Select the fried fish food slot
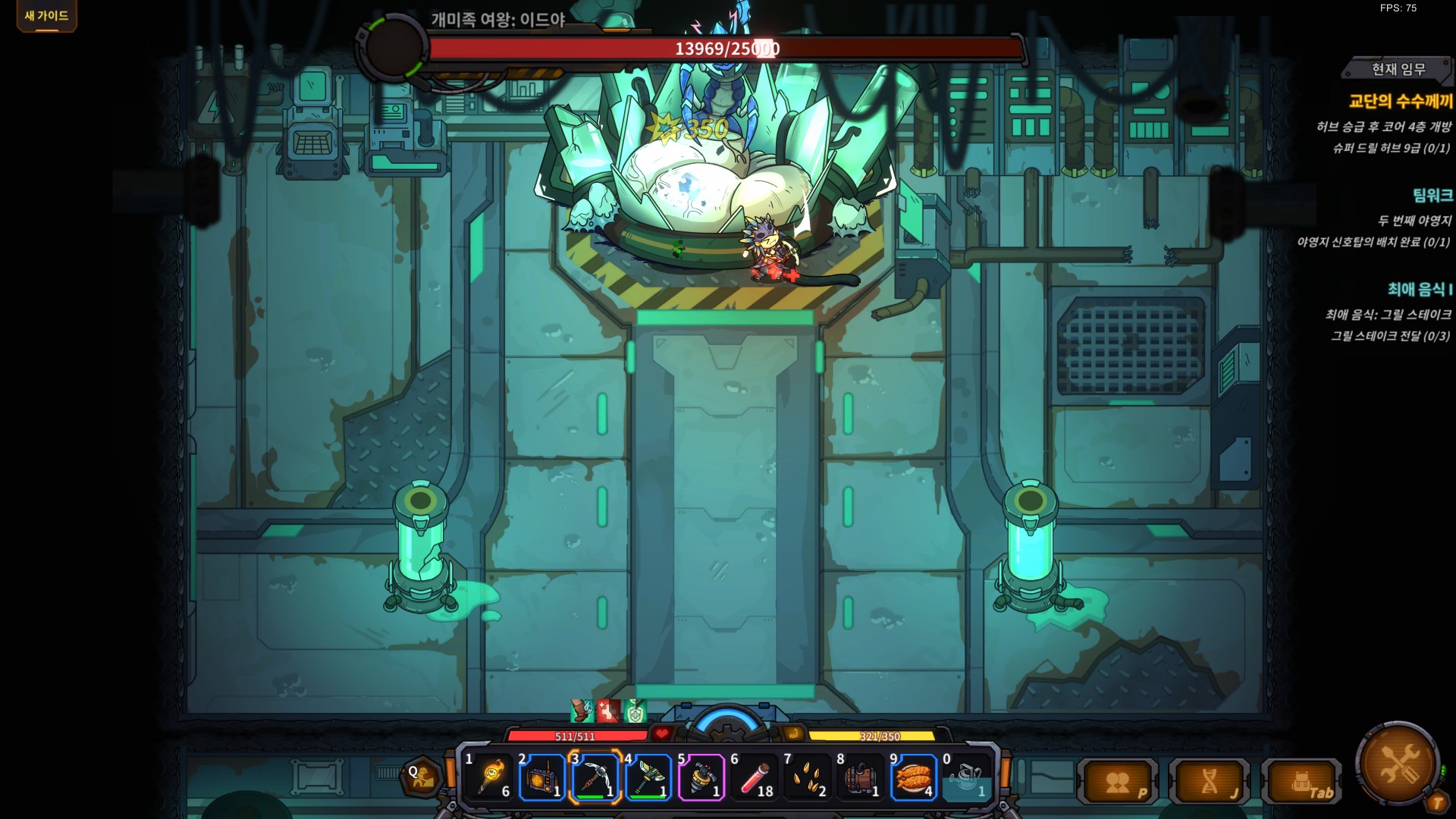The image size is (1456, 819). (x=914, y=777)
